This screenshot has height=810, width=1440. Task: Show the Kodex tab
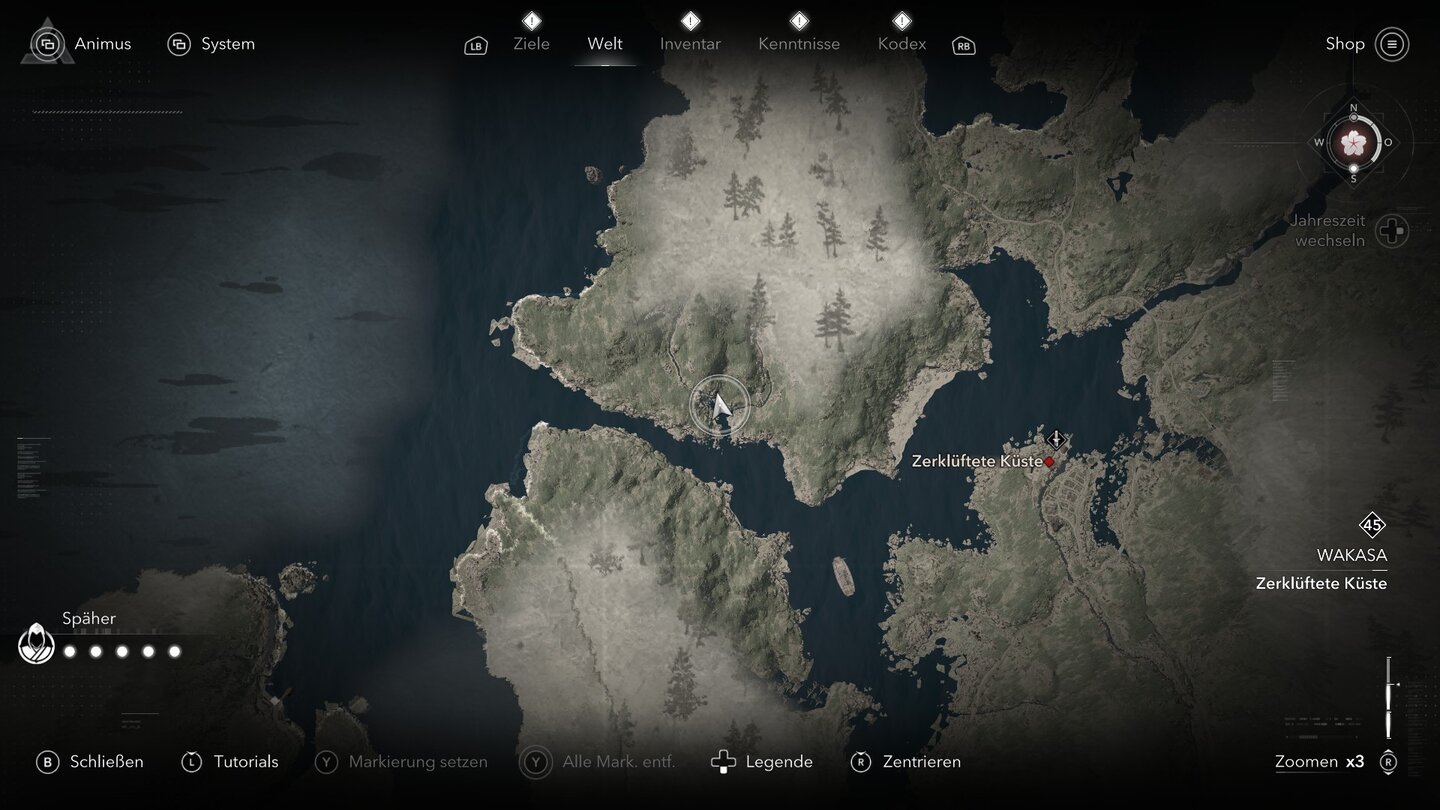point(902,44)
